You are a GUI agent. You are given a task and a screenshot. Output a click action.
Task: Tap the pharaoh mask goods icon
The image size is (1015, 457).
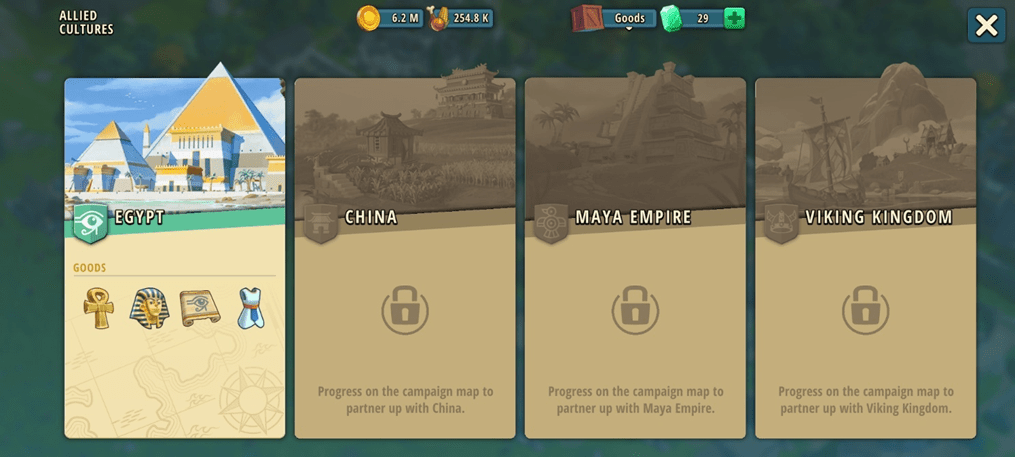149,308
